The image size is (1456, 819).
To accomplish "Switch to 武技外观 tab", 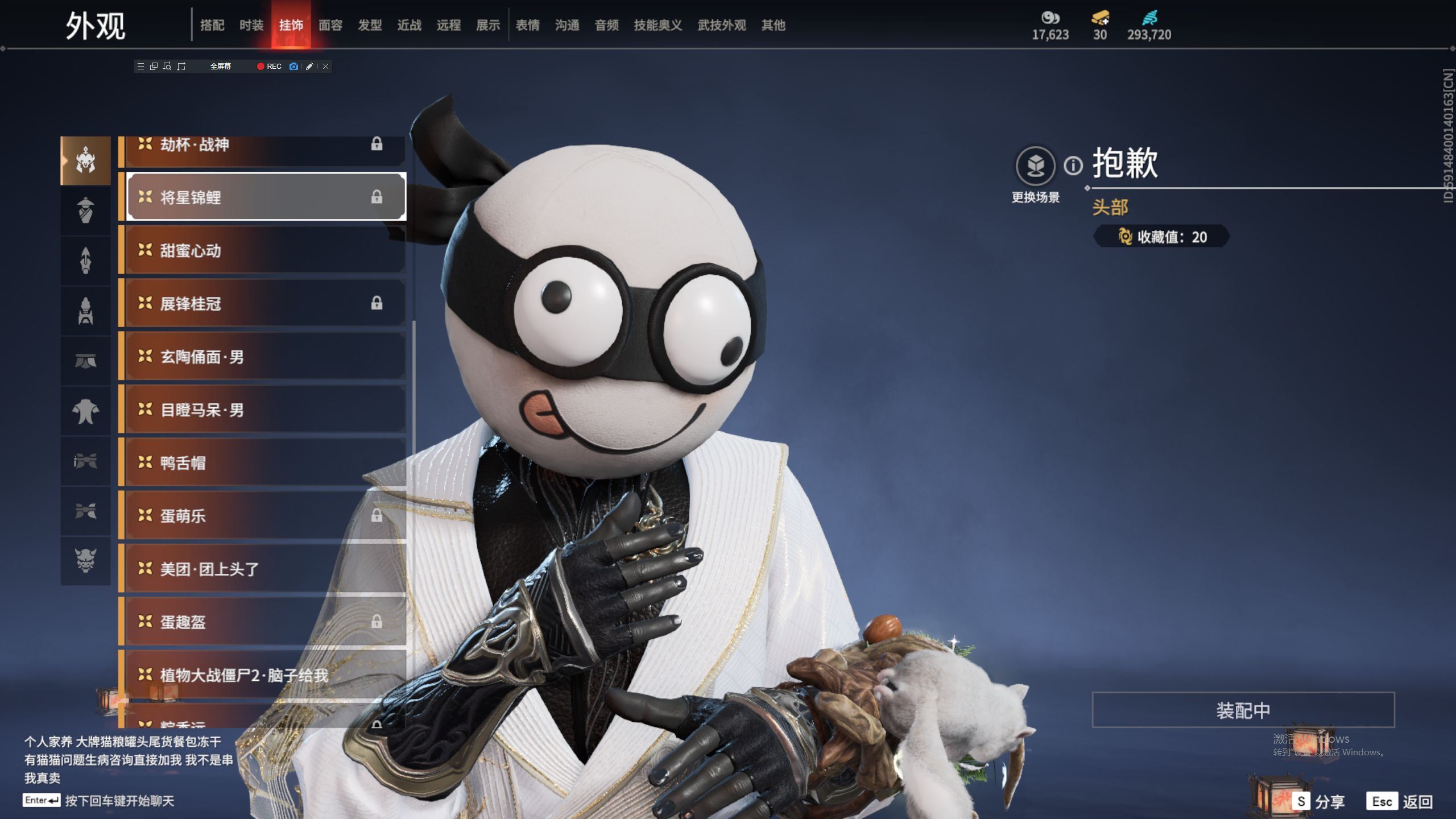I will click(x=721, y=25).
